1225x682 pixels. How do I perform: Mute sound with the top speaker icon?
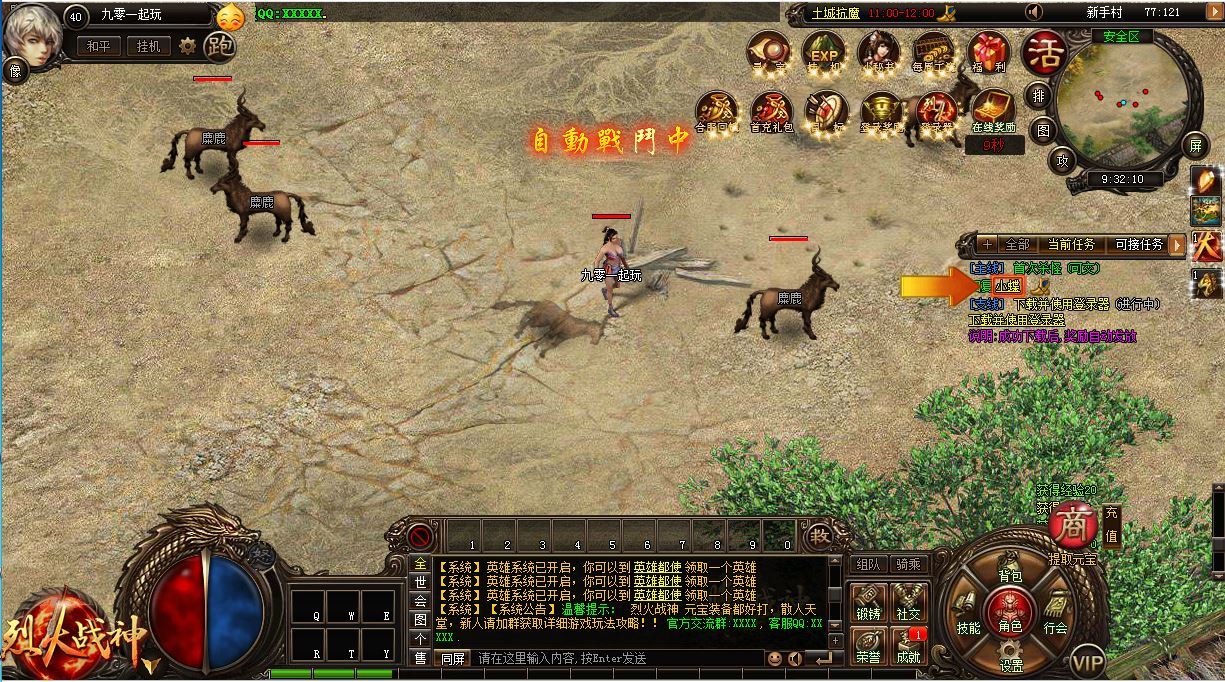[1034, 12]
